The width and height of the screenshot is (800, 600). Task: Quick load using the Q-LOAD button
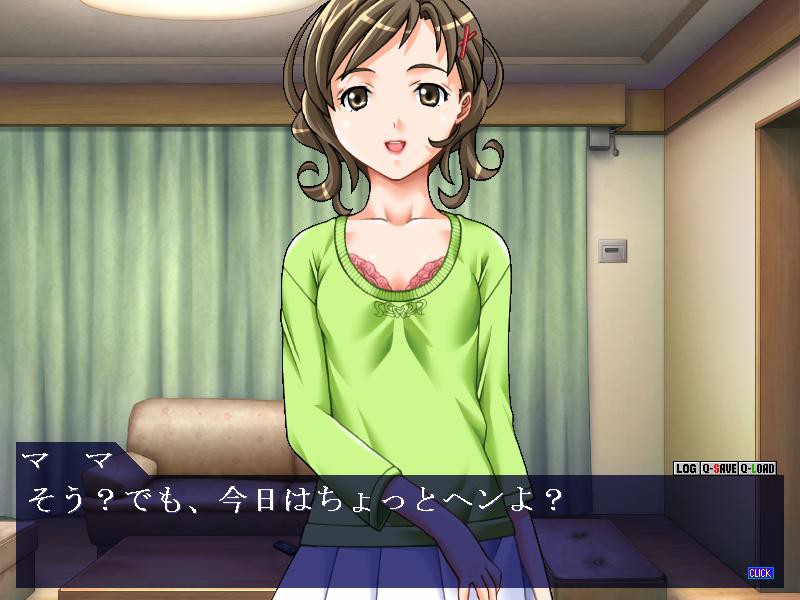759,468
